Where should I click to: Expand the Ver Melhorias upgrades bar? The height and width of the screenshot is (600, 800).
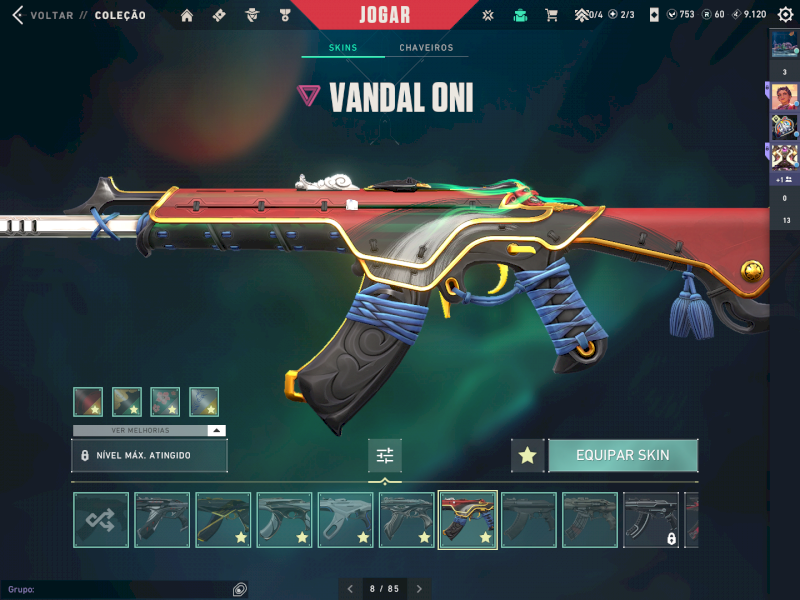149,430
